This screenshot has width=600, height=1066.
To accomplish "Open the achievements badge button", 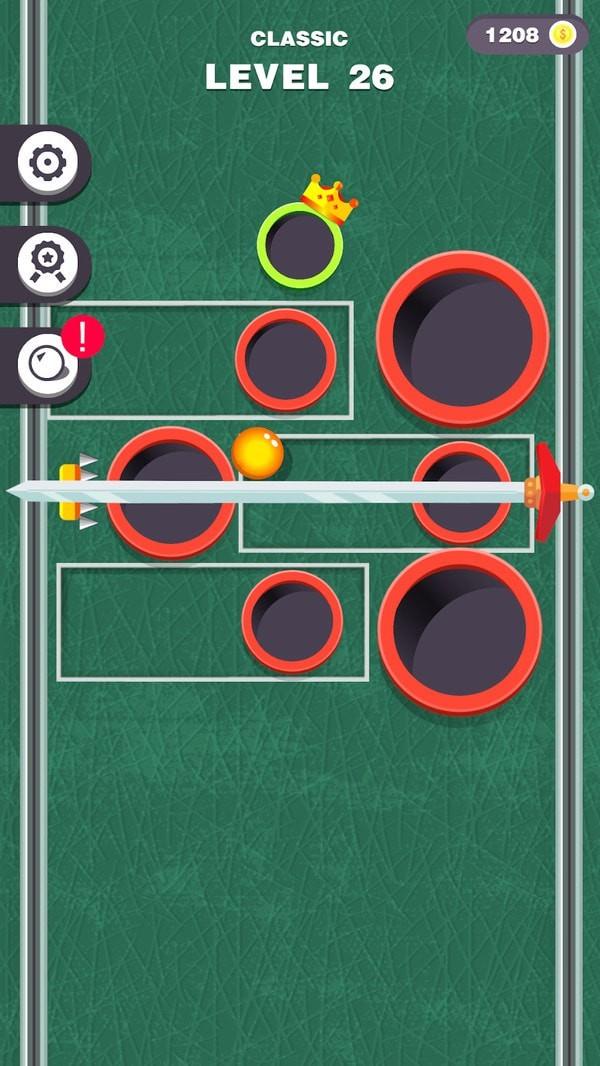I will pyautogui.click(x=46, y=264).
